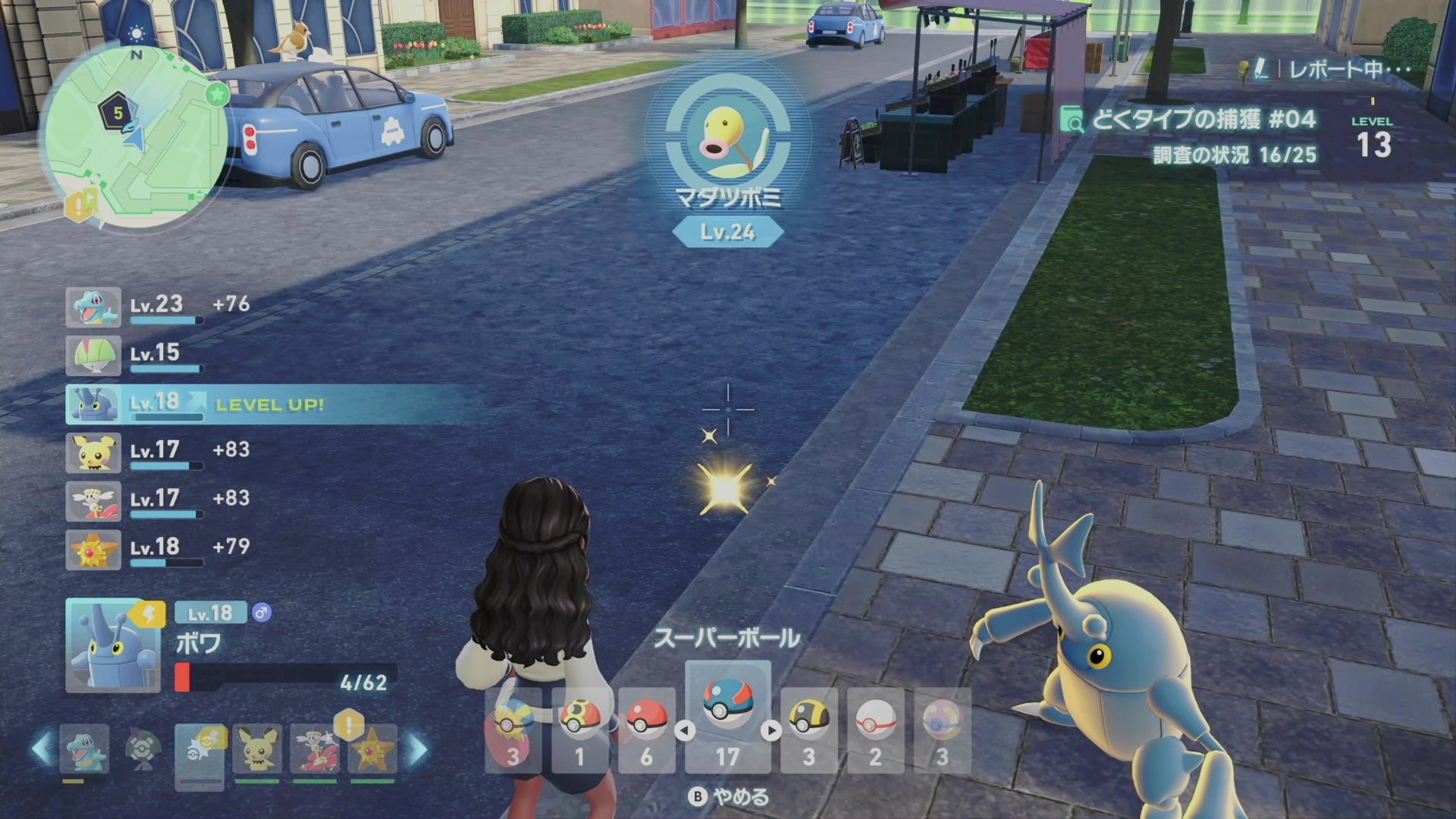
Task: Switch to Staryu in party bar
Action: click(x=372, y=749)
